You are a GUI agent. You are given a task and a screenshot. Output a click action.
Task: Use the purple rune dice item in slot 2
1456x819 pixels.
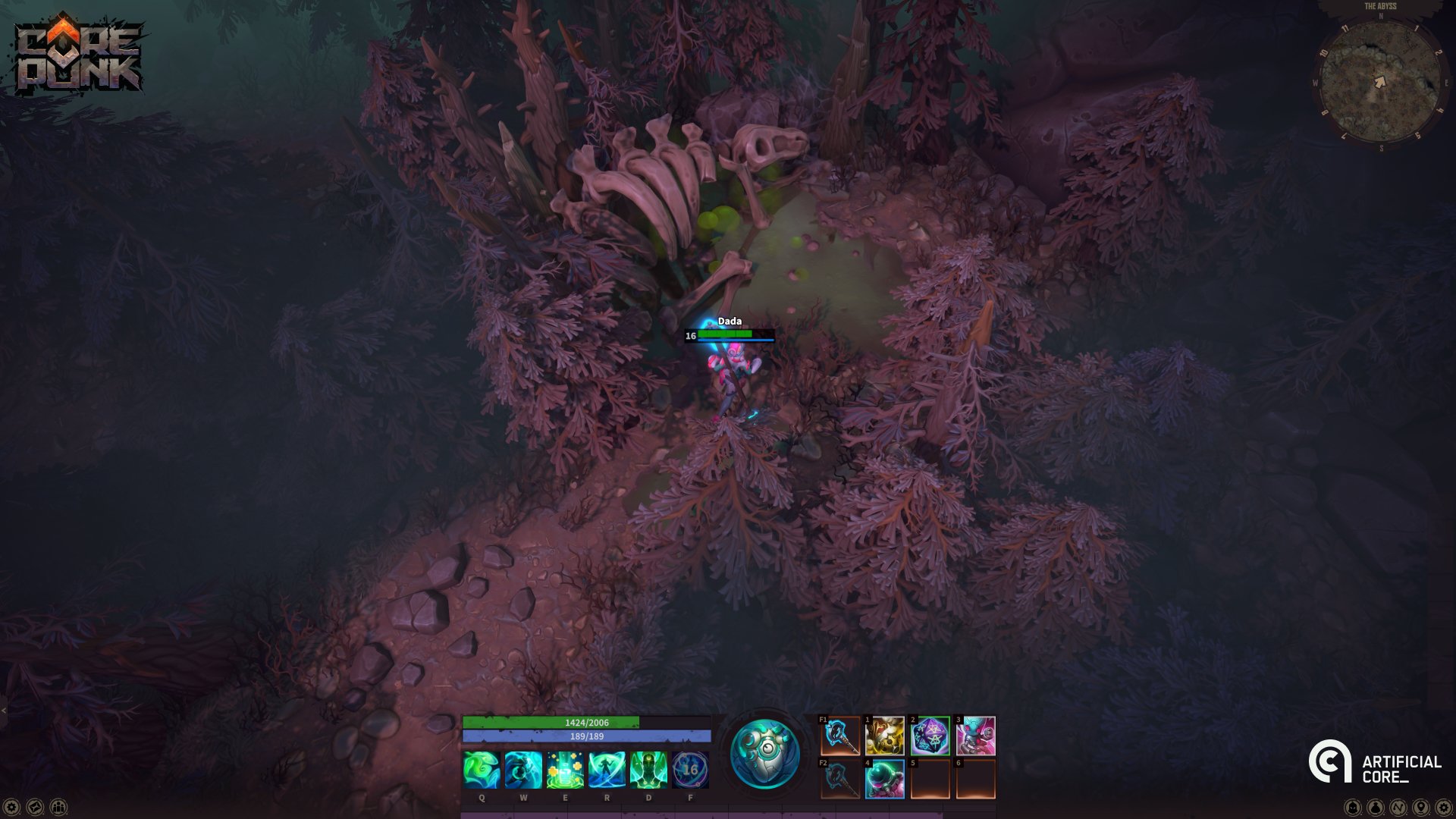click(x=930, y=736)
